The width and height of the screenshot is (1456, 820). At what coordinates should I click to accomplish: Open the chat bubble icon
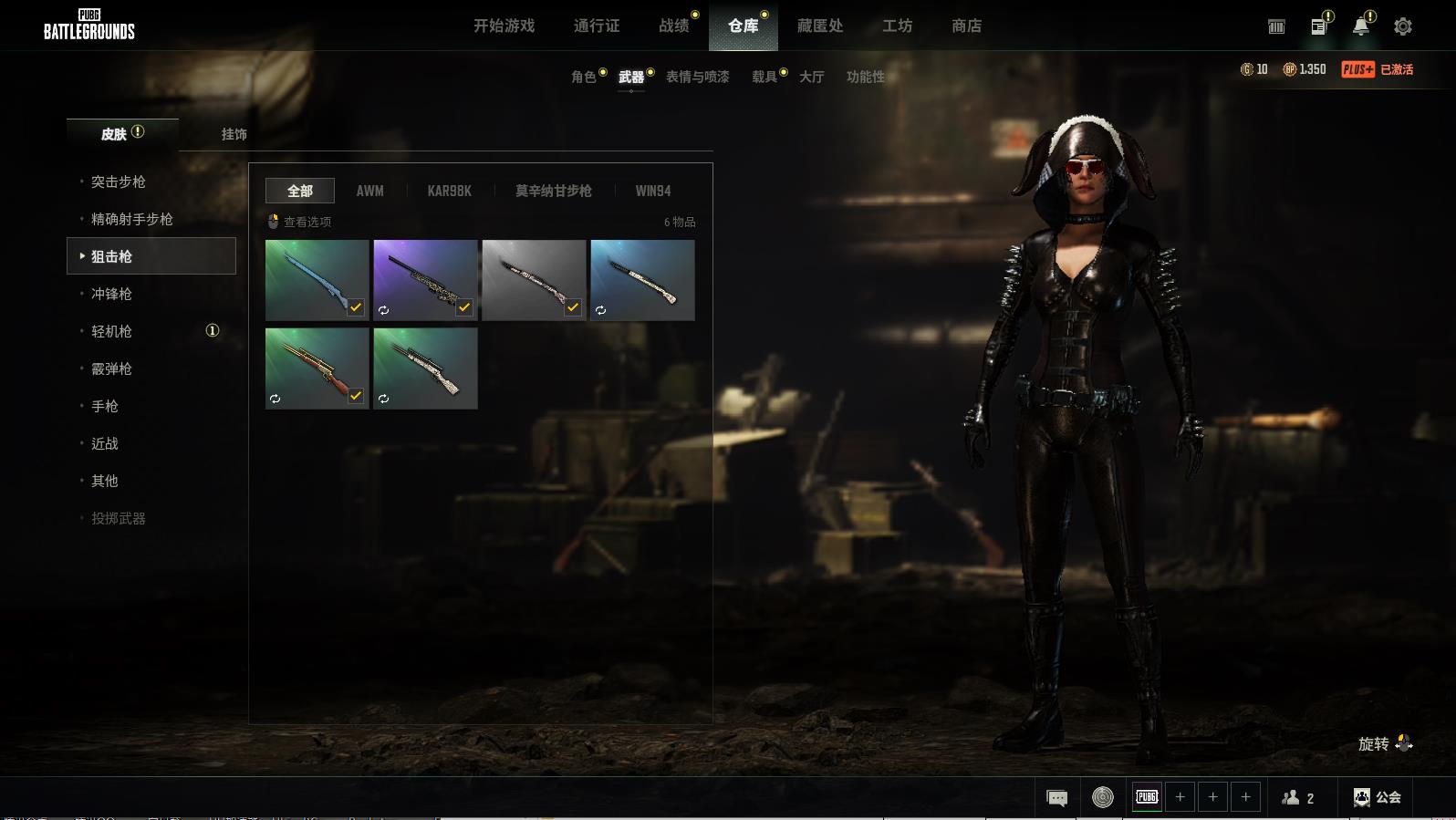point(1056,798)
